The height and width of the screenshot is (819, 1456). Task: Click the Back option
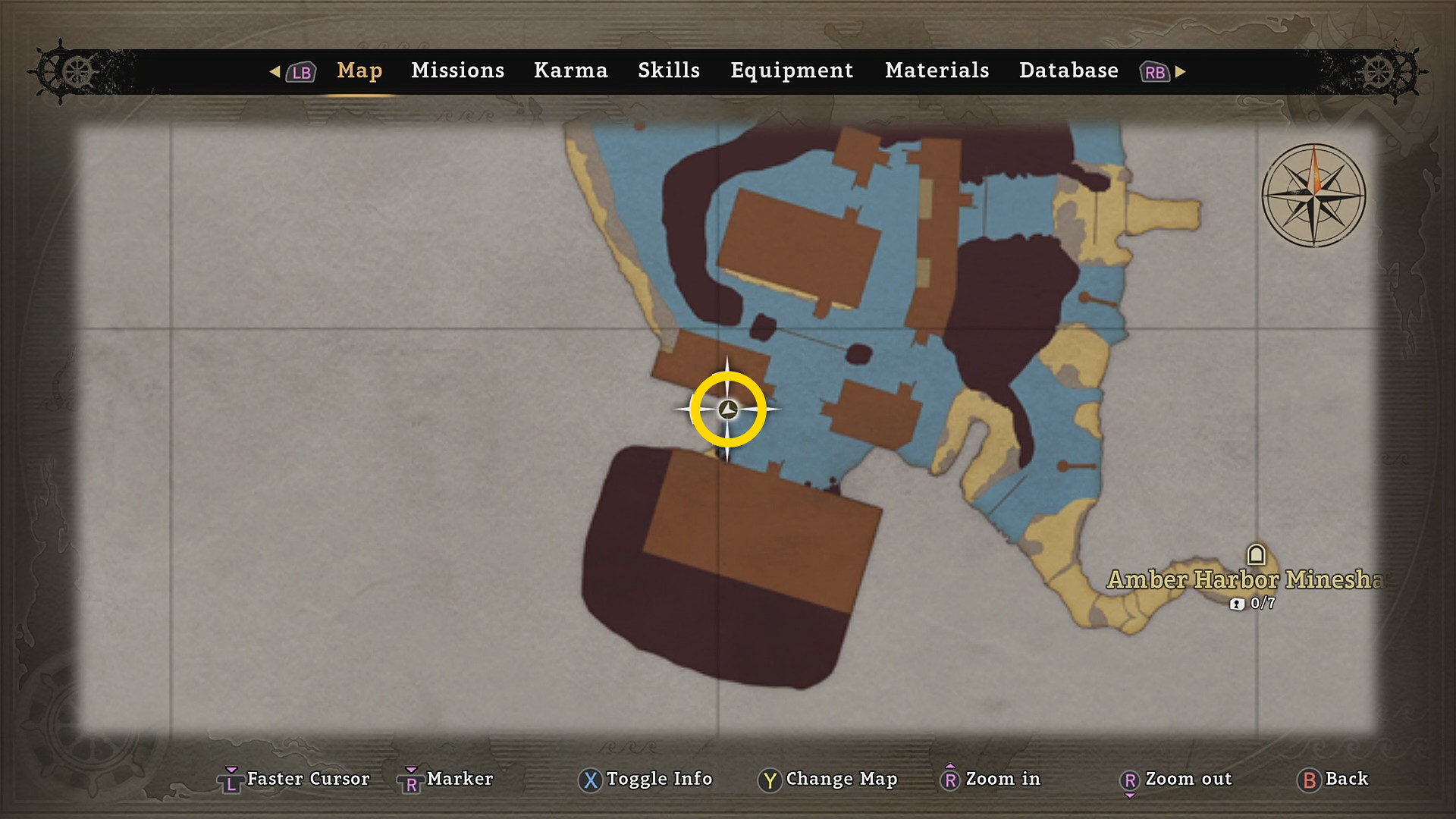click(x=1333, y=779)
